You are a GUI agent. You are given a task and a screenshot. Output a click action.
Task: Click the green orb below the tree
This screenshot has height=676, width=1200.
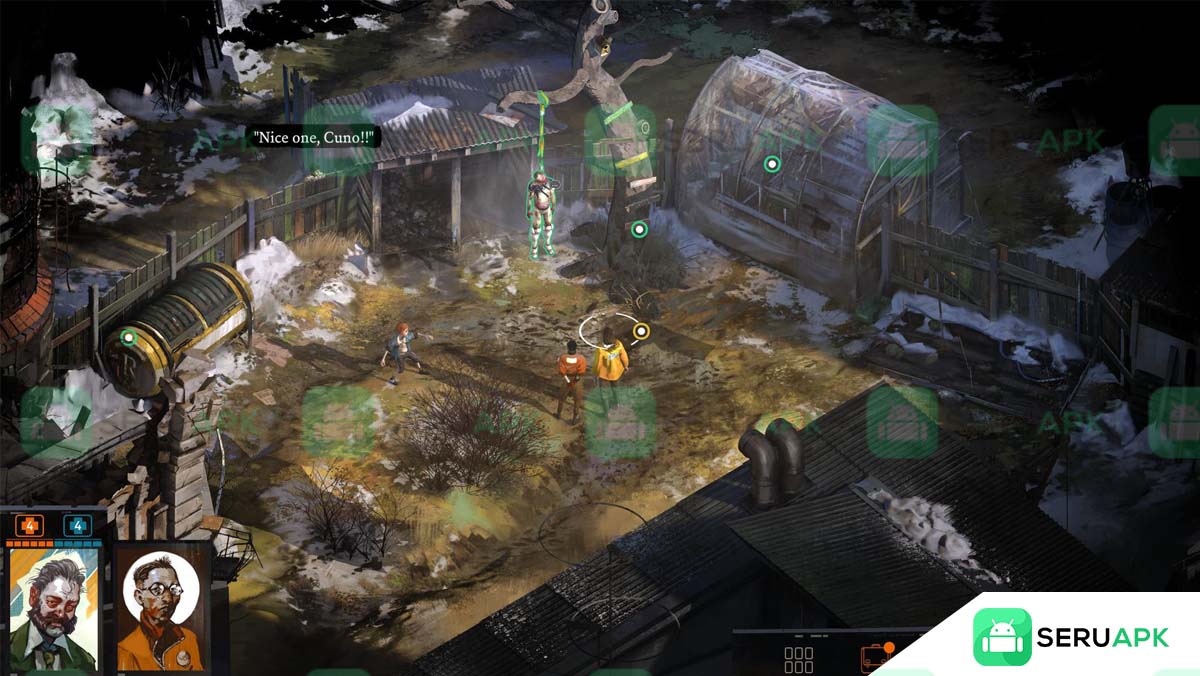pyautogui.click(x=639, y=229)
